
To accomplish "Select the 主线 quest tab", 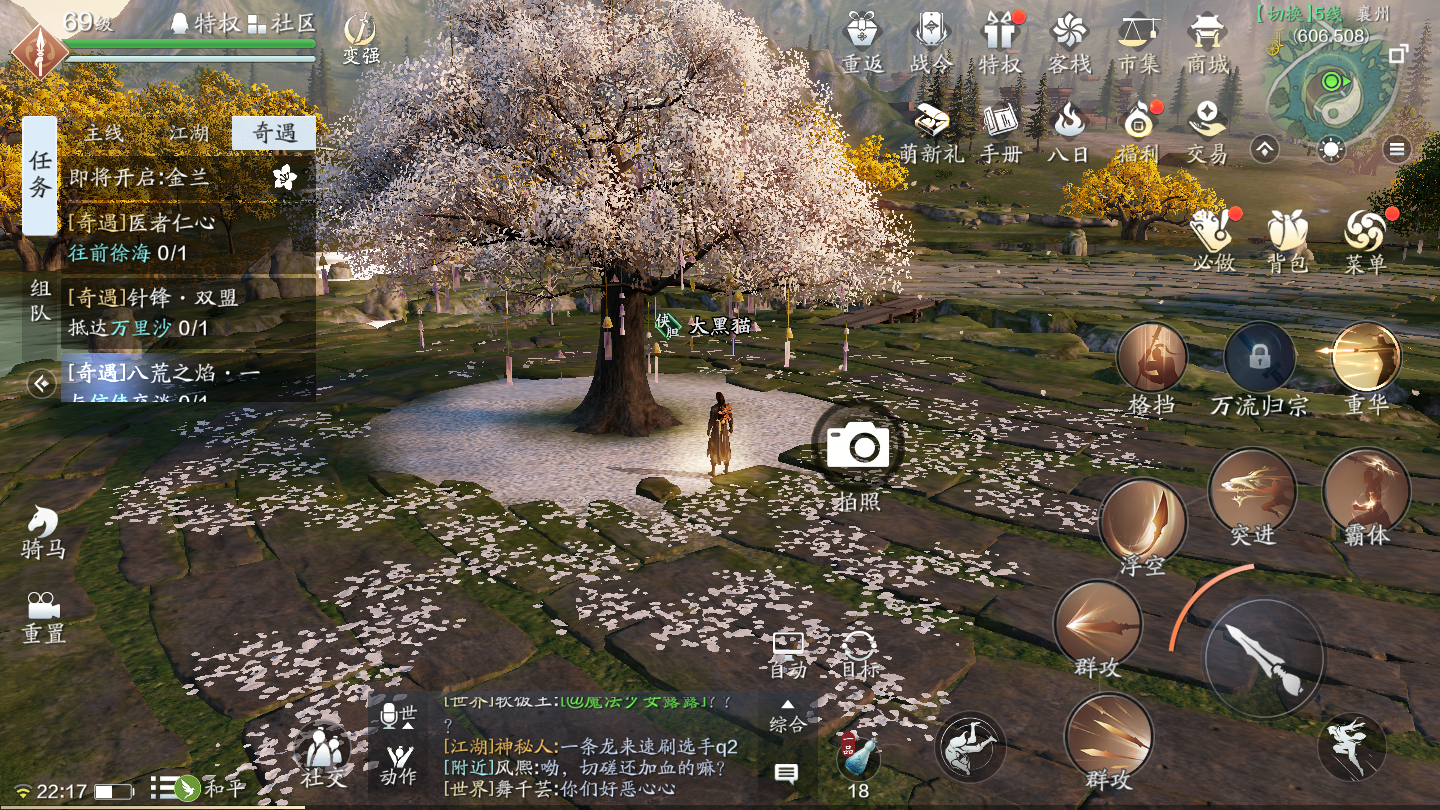I will point(103,133).
